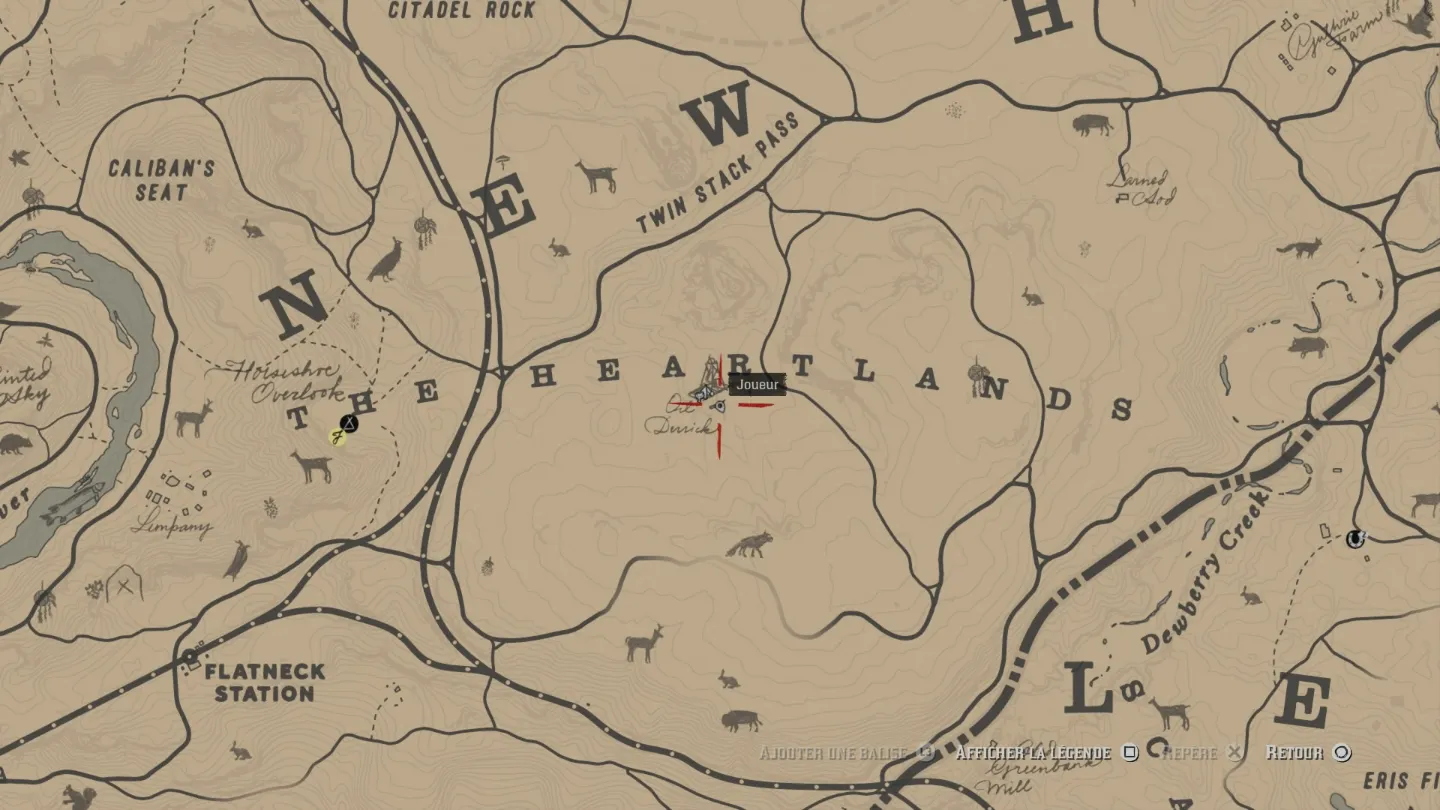Choose the yellow mission marker near camp
This screenshot has height=810, width=1440.
click(338, 437)
